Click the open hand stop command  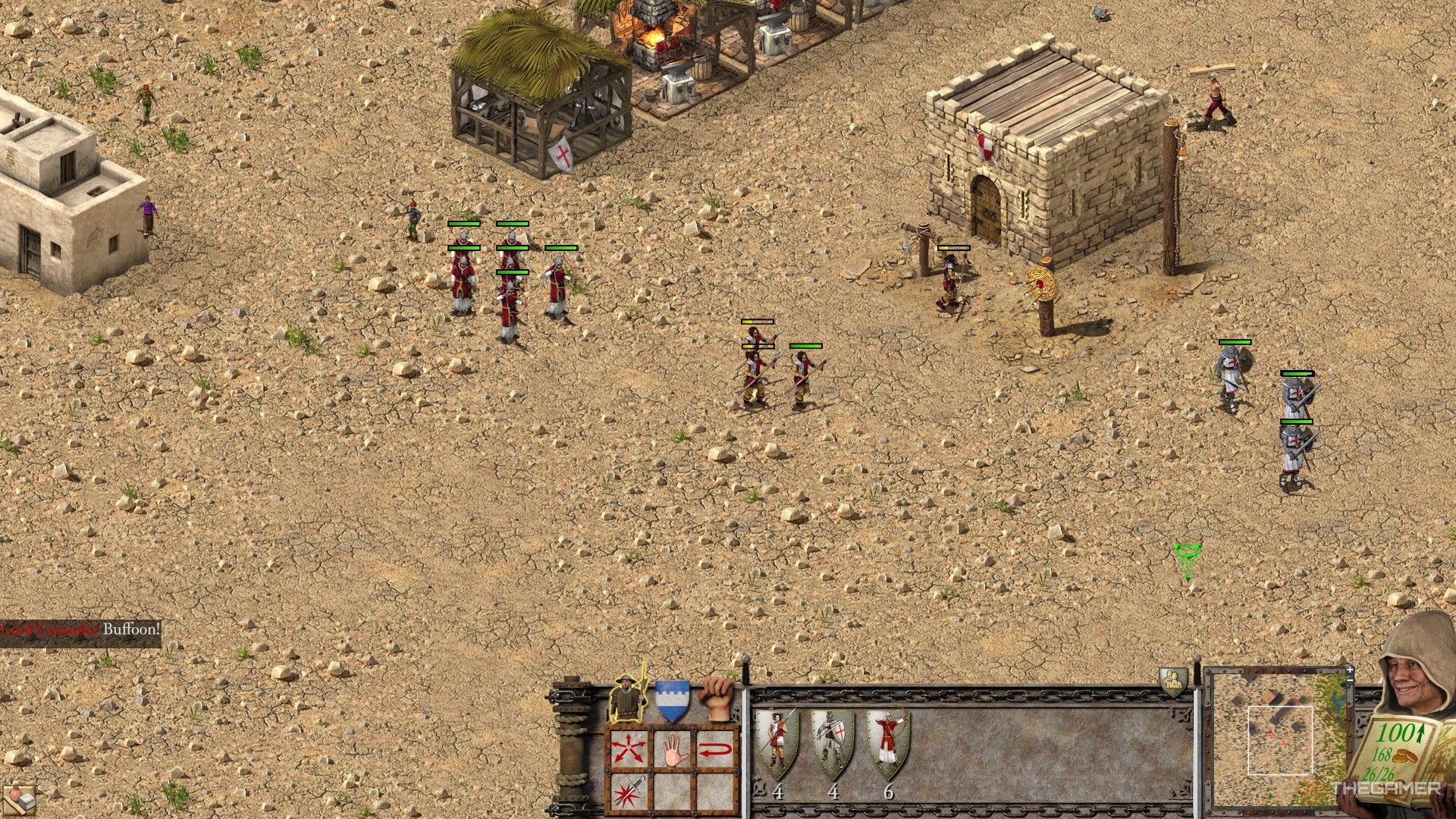tap(673, 749)
